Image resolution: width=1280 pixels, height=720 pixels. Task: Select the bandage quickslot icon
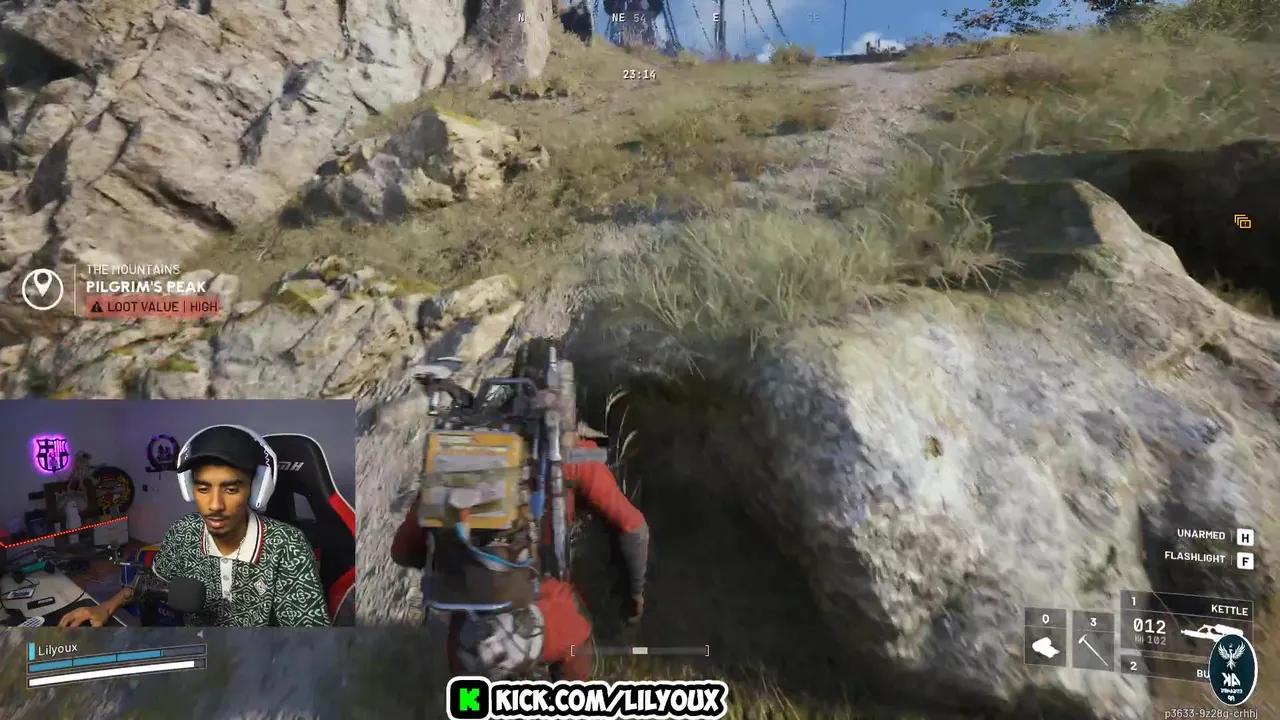tap(1045, 646)
